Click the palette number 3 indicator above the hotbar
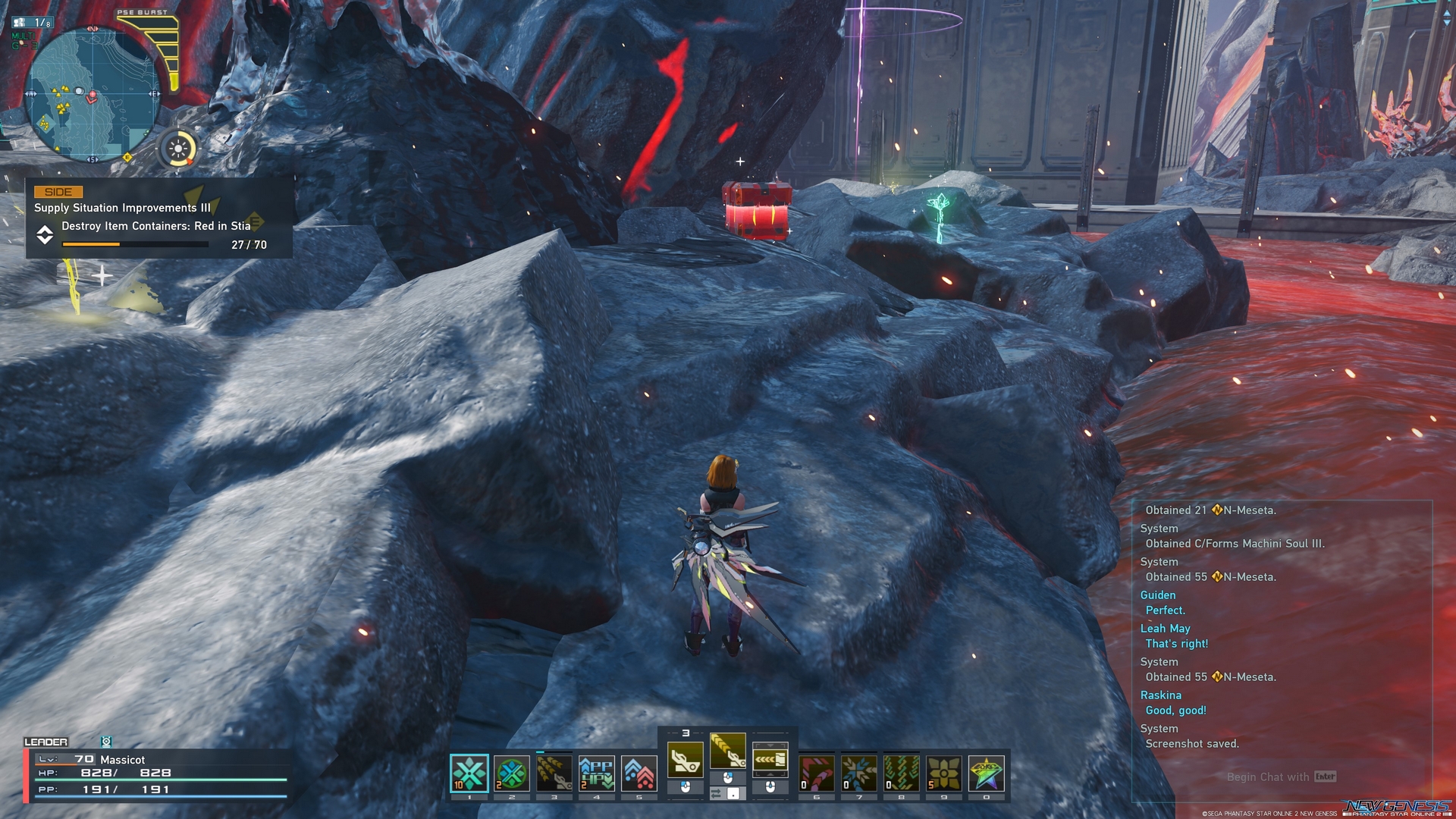 tap(685, 733)
